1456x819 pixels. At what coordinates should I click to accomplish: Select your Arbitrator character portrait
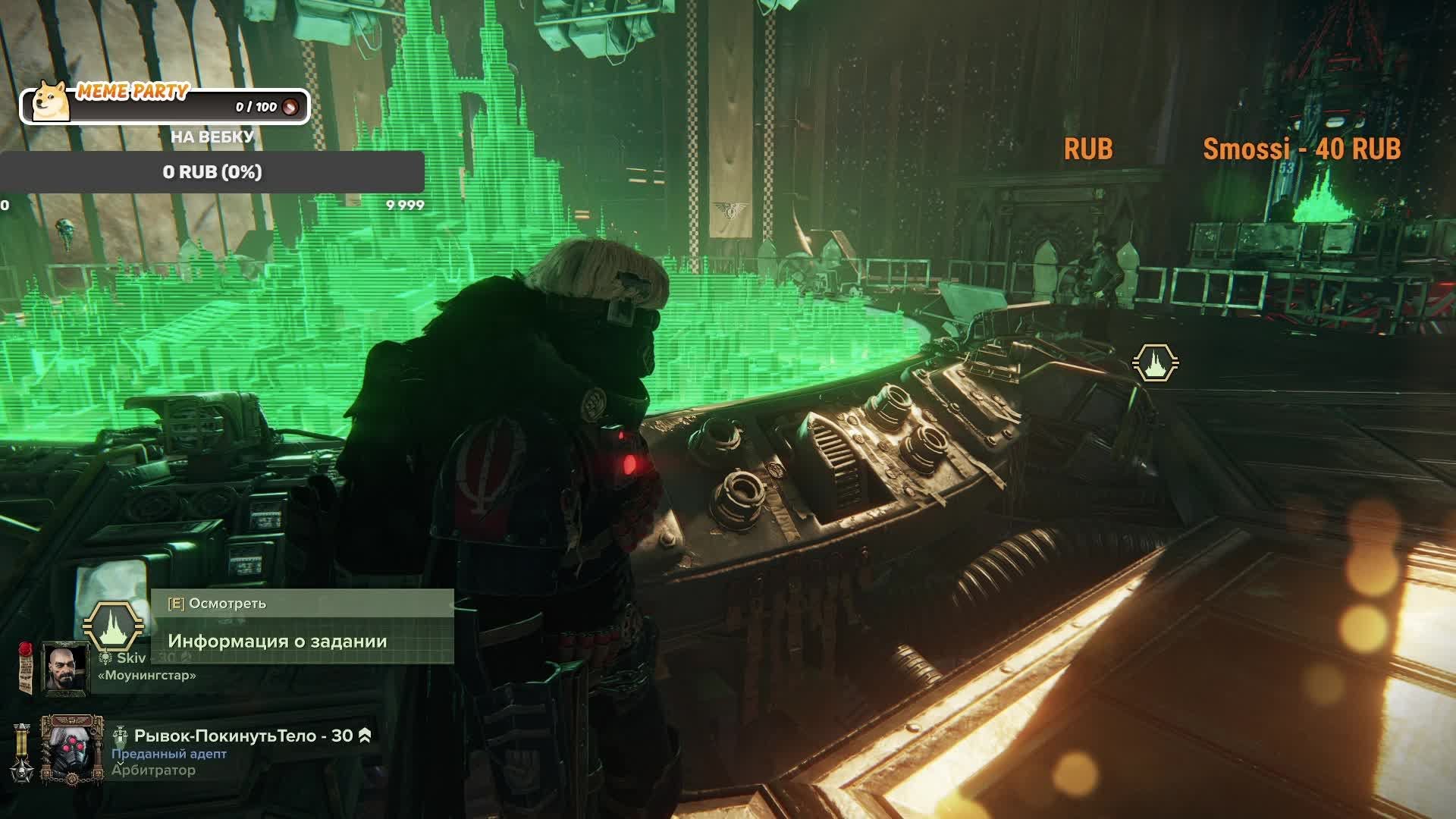pyautogui.click(x=71, y=750)
